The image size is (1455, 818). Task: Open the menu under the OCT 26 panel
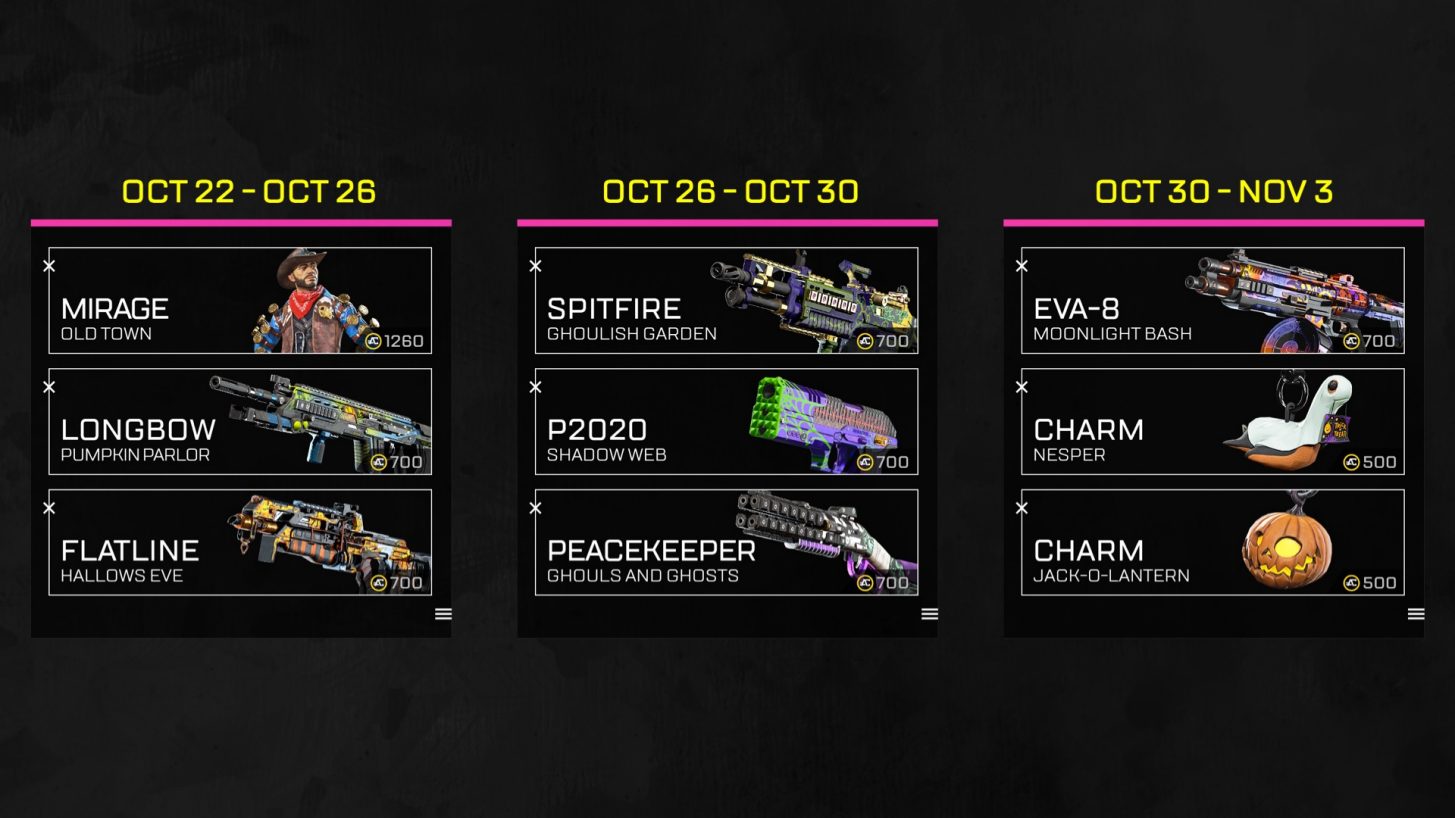(928, 614)
